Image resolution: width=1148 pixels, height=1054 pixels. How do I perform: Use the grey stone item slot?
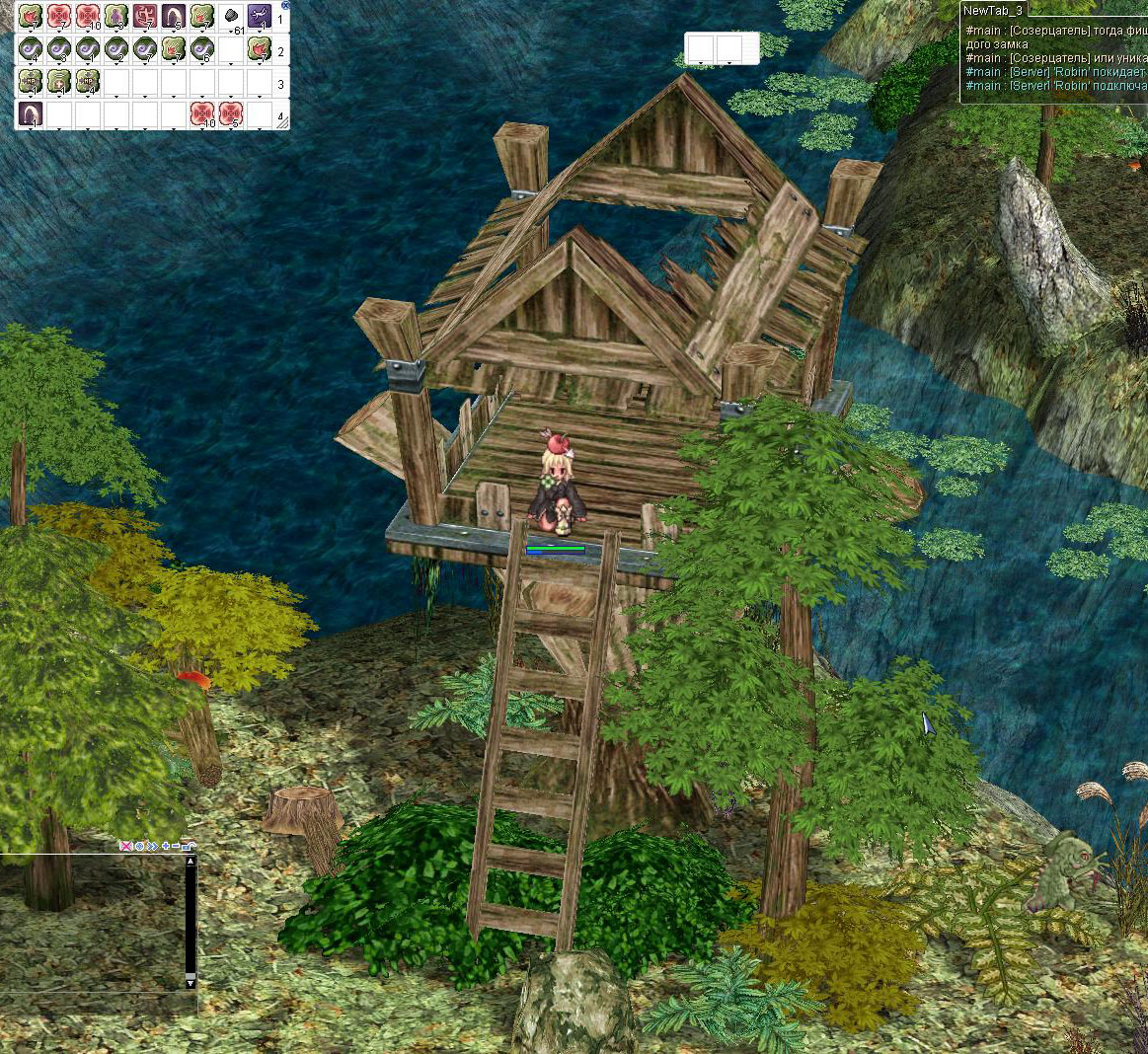[x=231, y=17]
